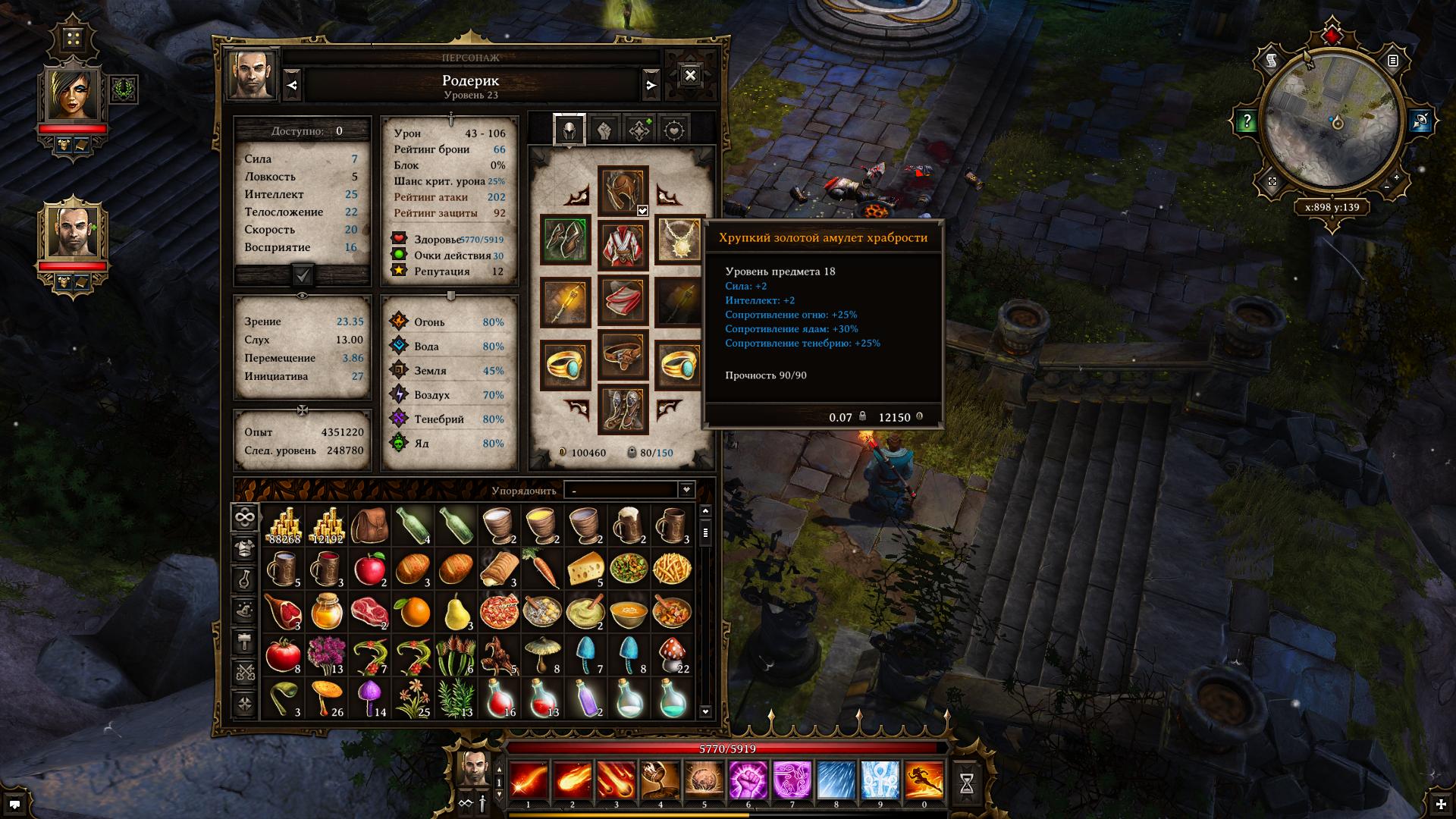
Task: Pick the leather backpack in inventory
Action: point(369,525)
